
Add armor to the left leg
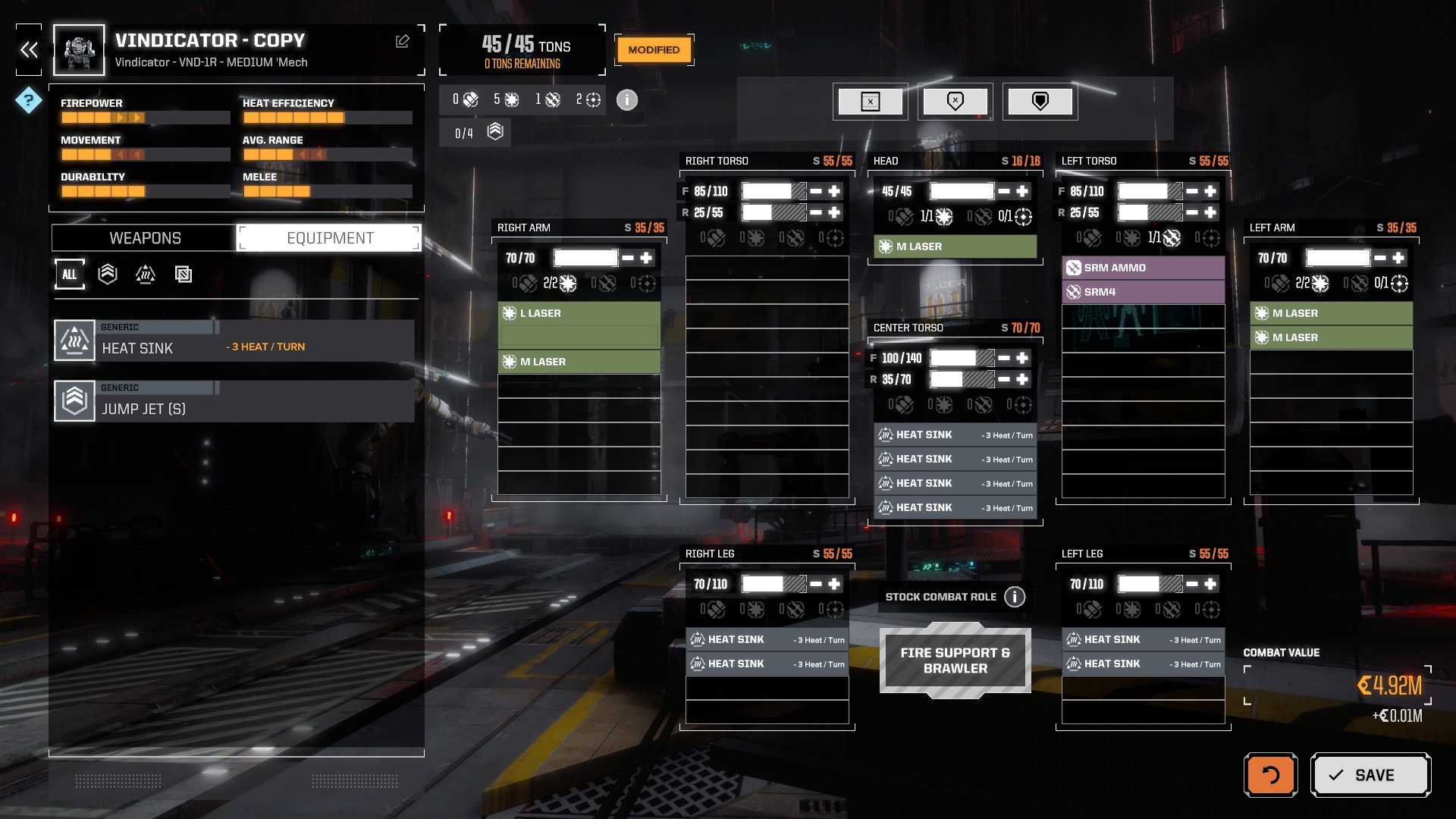click(1210, 584)
